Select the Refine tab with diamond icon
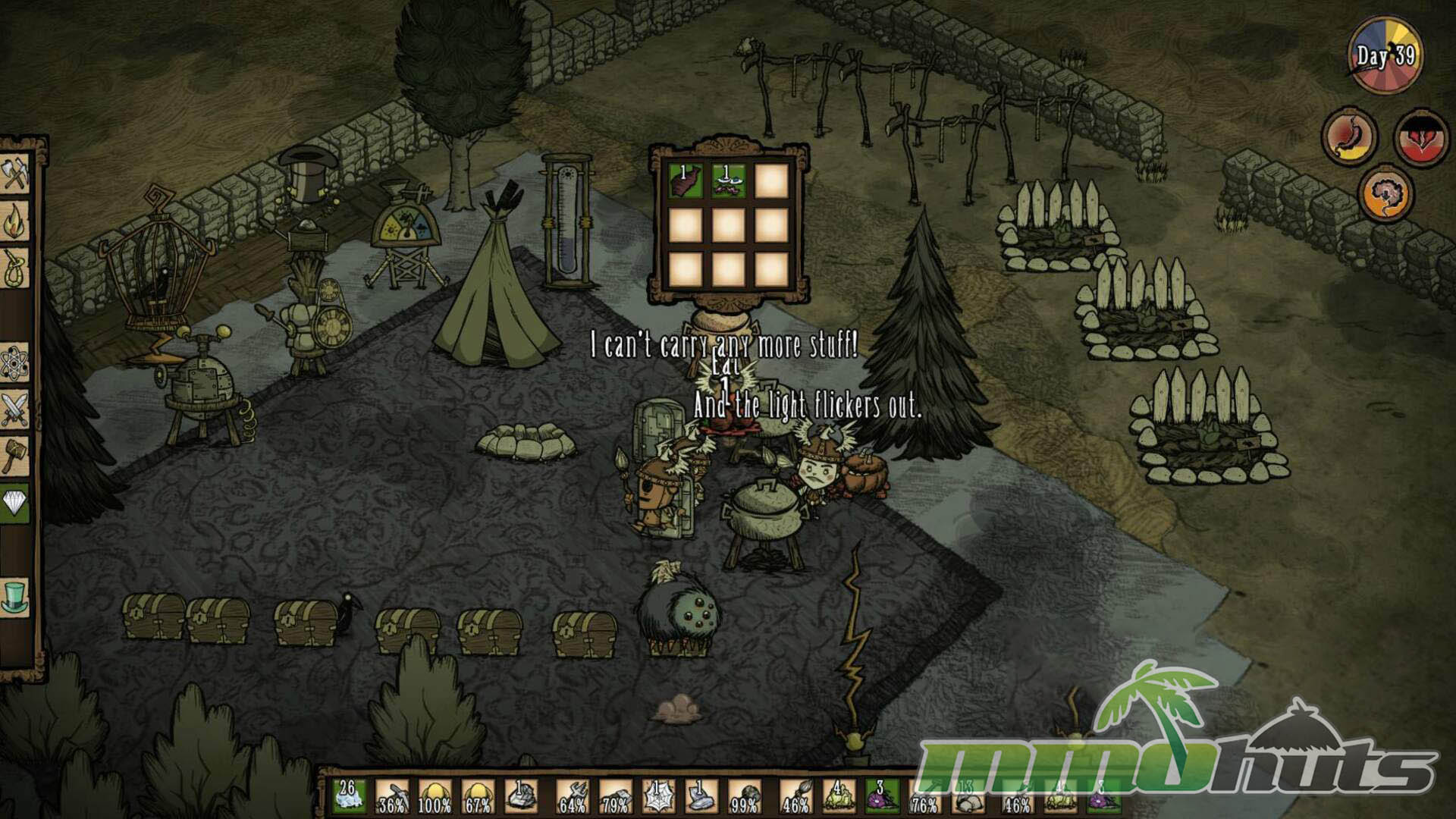 pos(15,503)
